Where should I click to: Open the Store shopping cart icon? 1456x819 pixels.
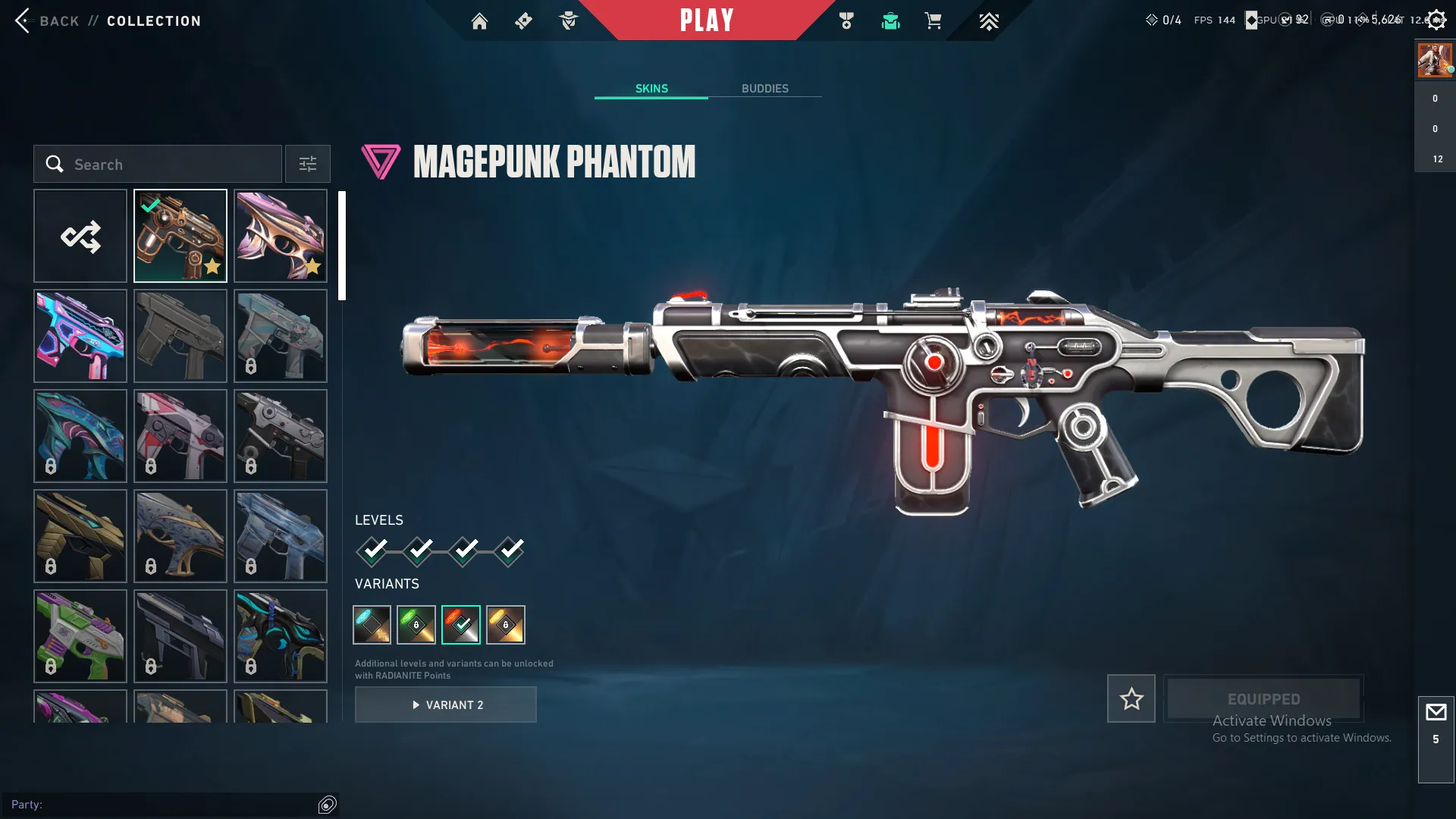pyautogui.click(x=934, y=20)
